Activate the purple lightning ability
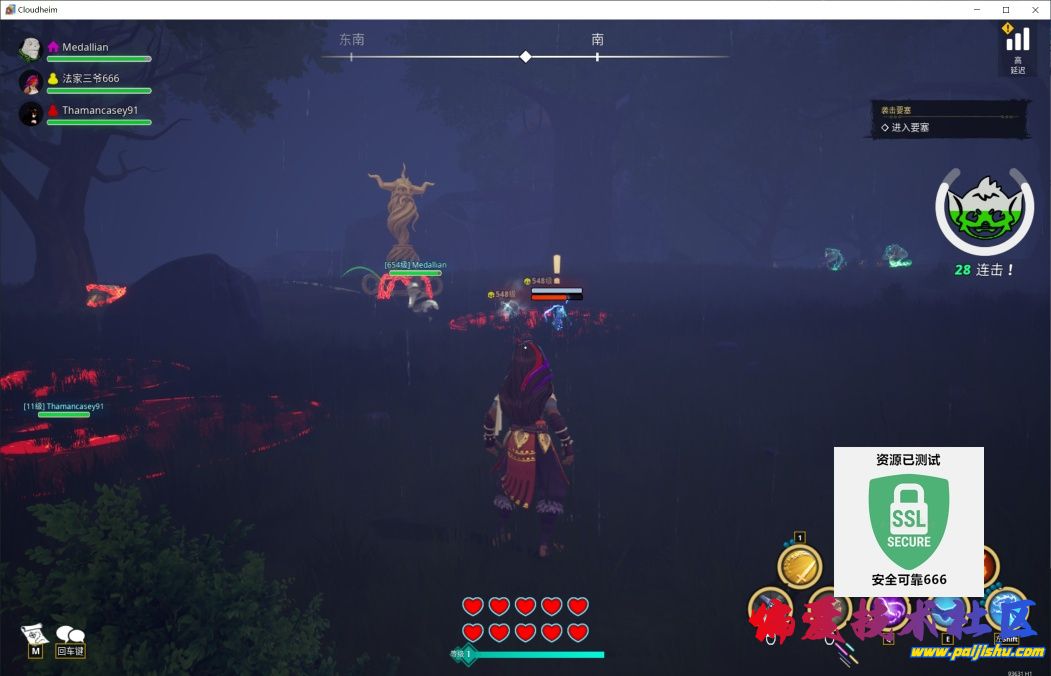The width and height of the screenshot is (1051, 676). [x=887, y=610]
